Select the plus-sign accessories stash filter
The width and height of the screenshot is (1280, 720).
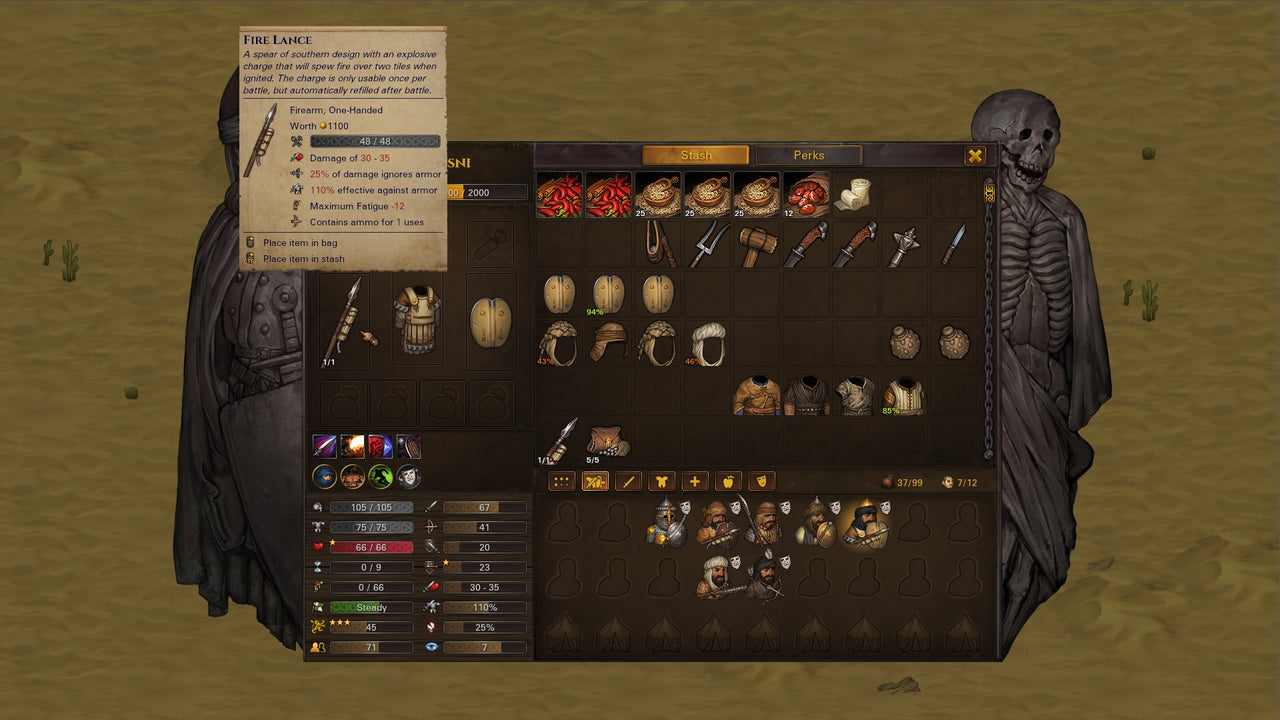coord(695,482)
